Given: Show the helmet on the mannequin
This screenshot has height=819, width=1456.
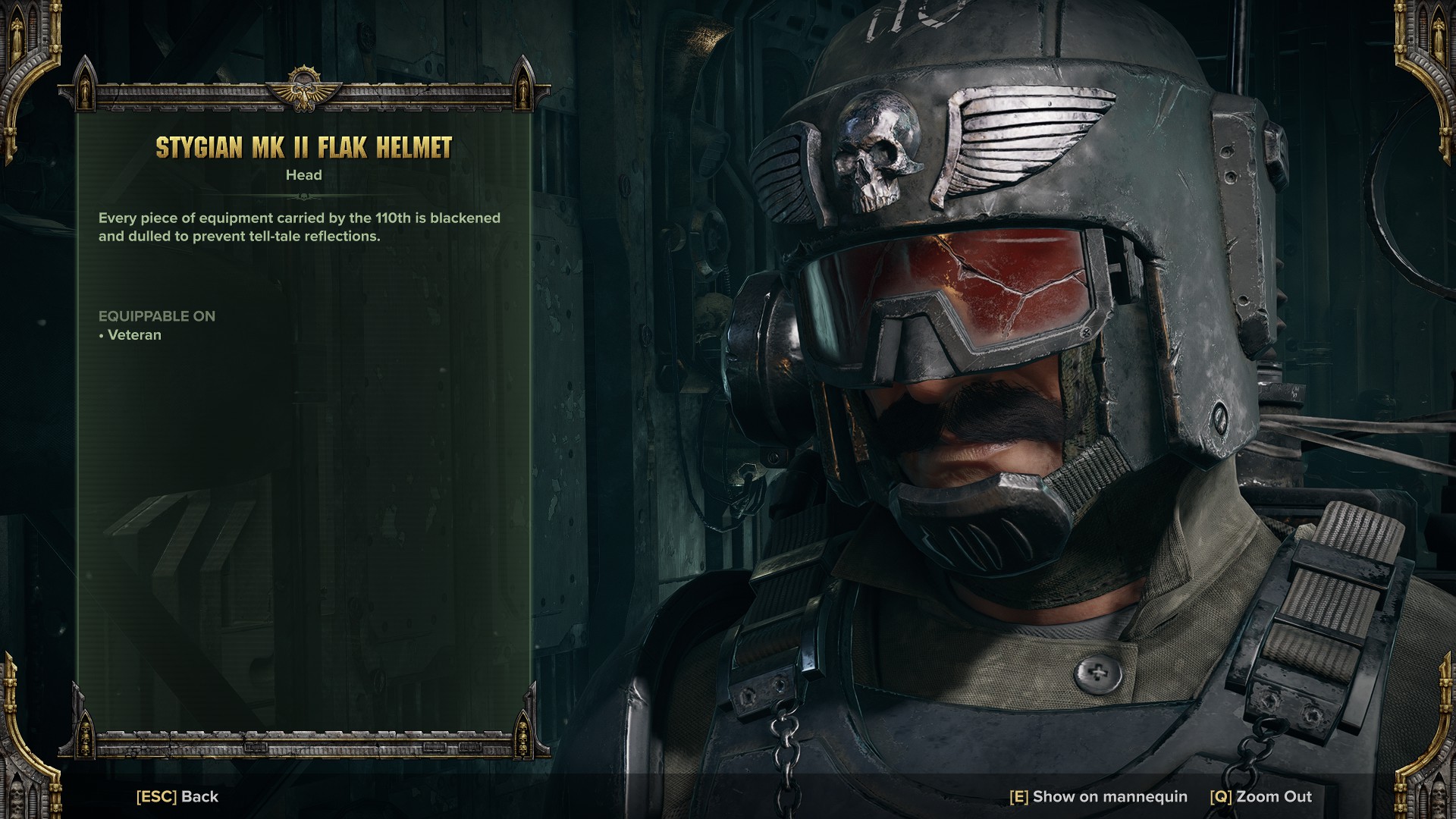Looking at the screenshot, I should pyautogui.click(x=1098, y=796).
